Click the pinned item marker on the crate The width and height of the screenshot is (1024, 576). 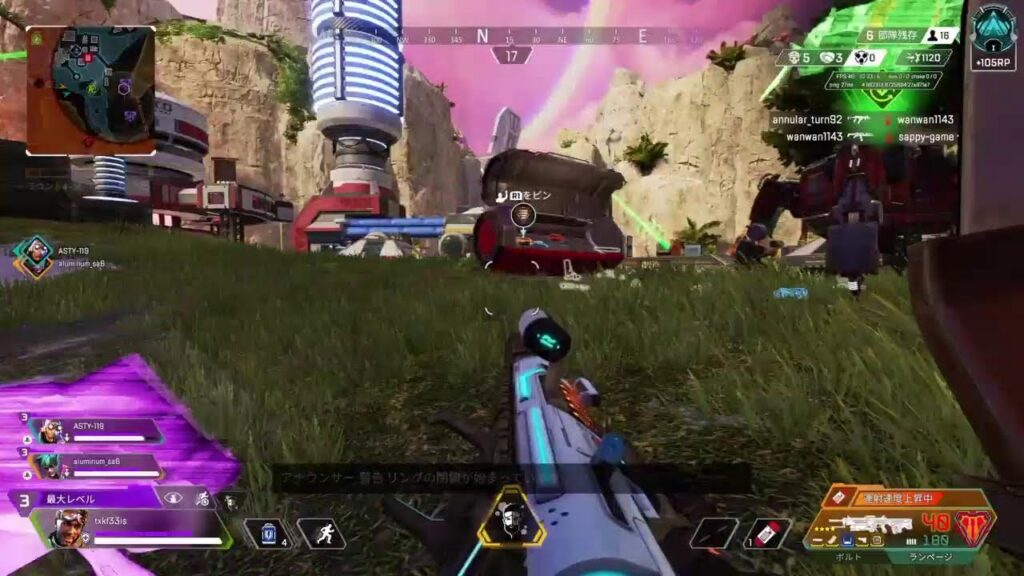click(x=521, y=214)
